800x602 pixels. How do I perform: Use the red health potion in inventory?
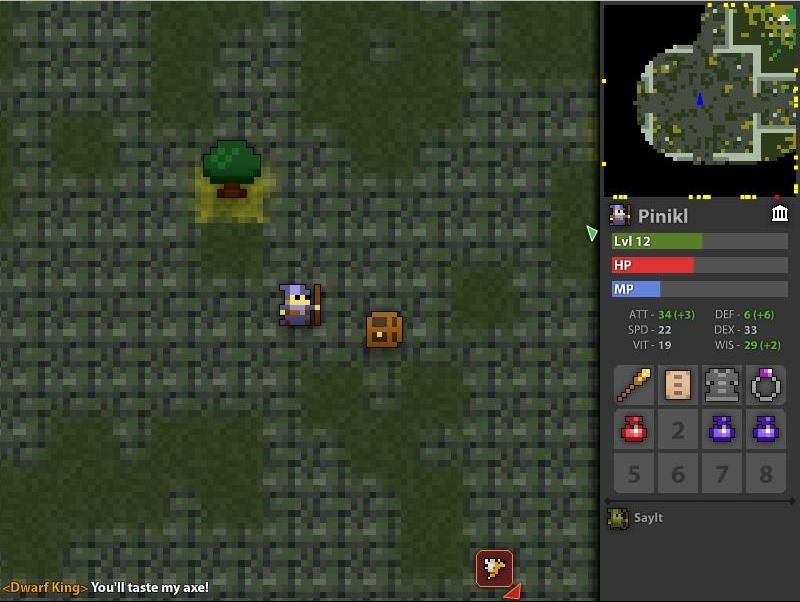point(634,429)
